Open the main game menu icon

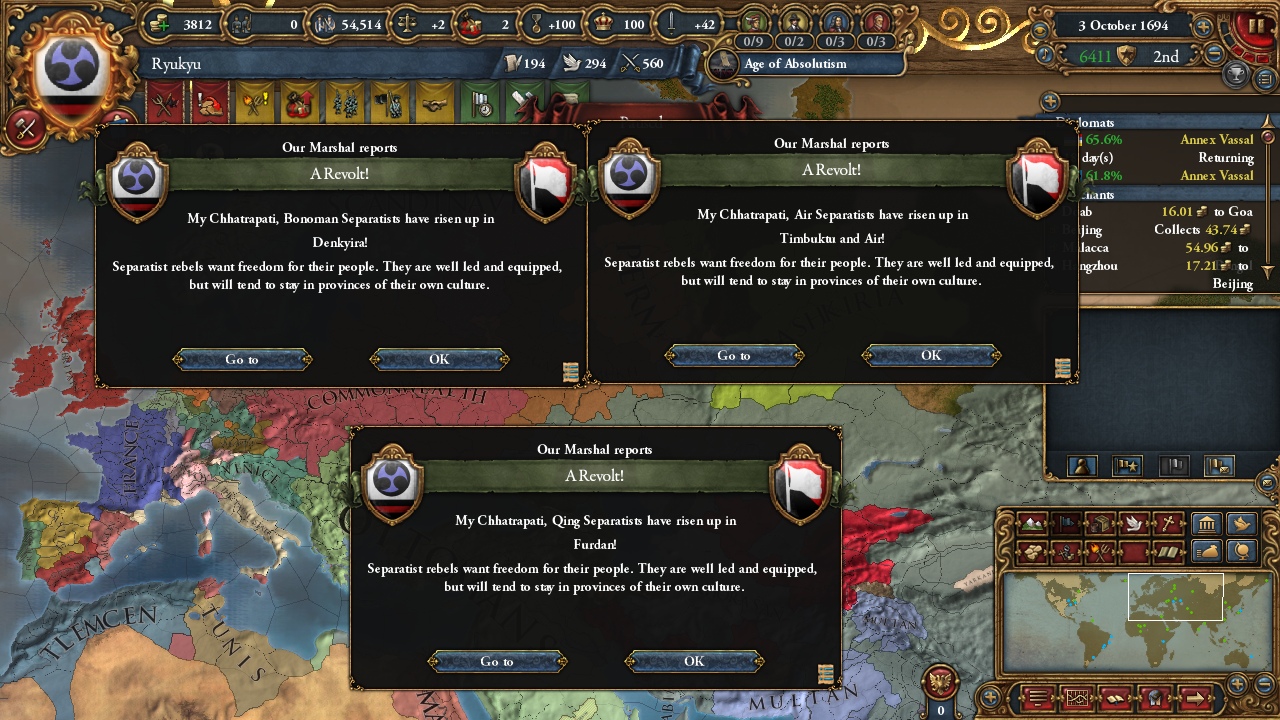pos(1037,697)
